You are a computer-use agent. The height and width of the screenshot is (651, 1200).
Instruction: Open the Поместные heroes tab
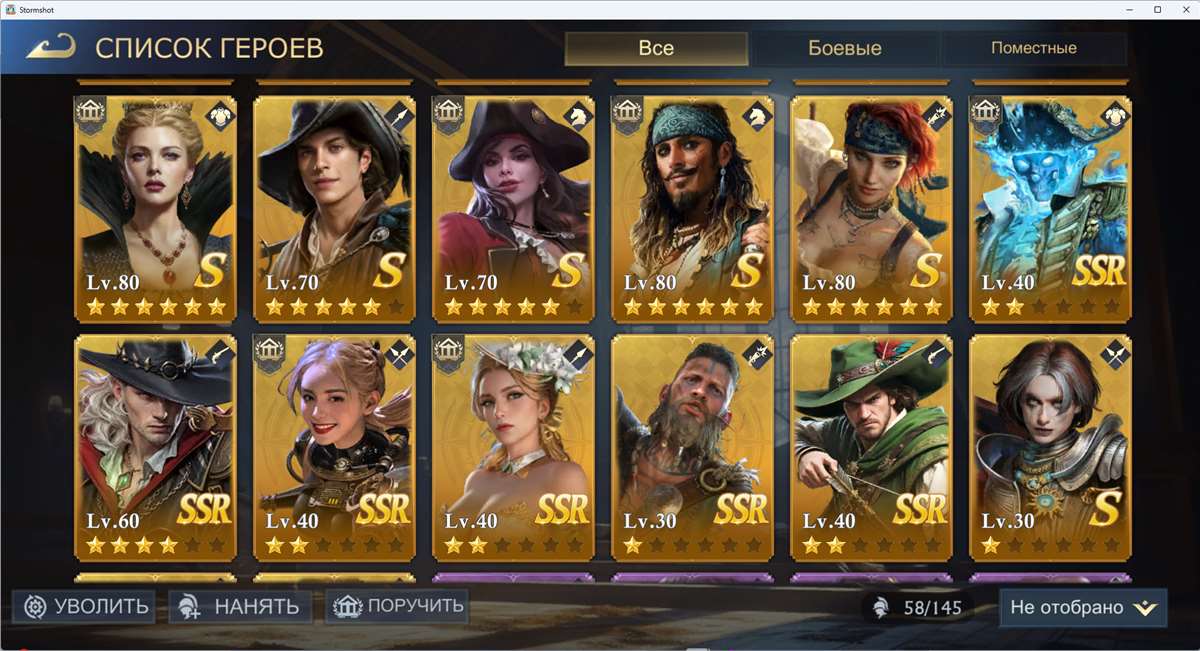(x=1033, y=48)
